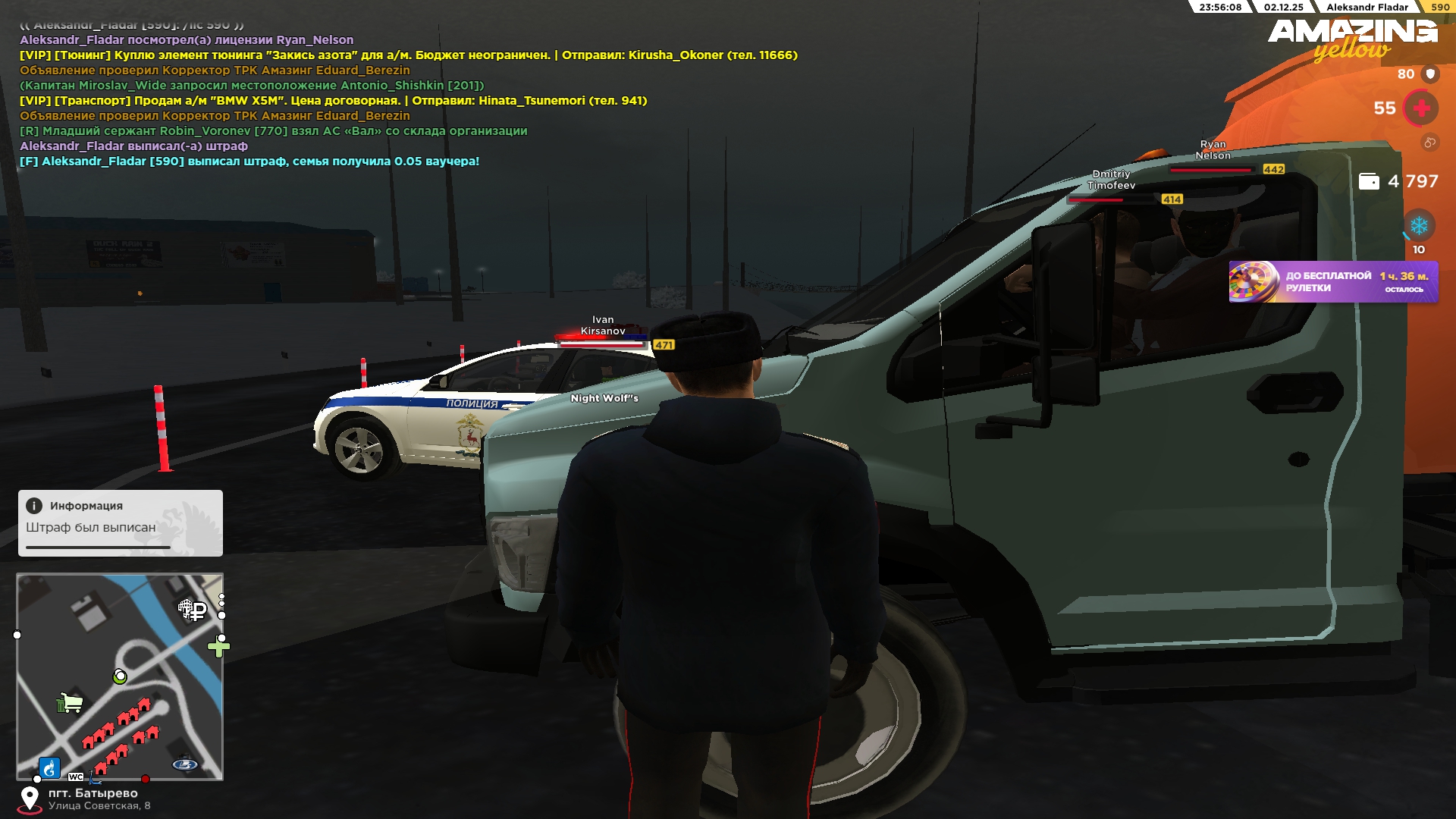
Task: Click the green player marker on minimap
Action: tap(120, 676)
